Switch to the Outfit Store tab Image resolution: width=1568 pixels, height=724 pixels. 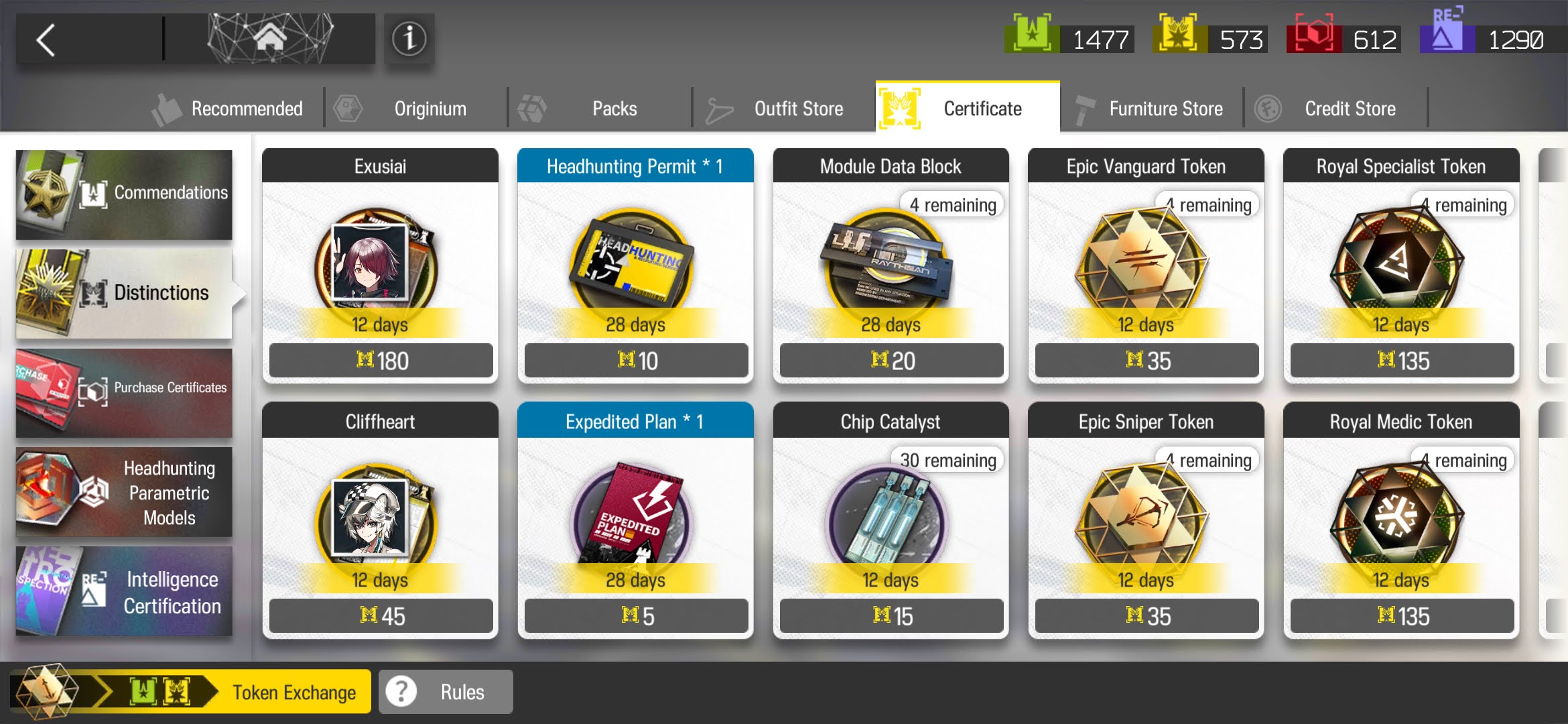coord(784,109)
